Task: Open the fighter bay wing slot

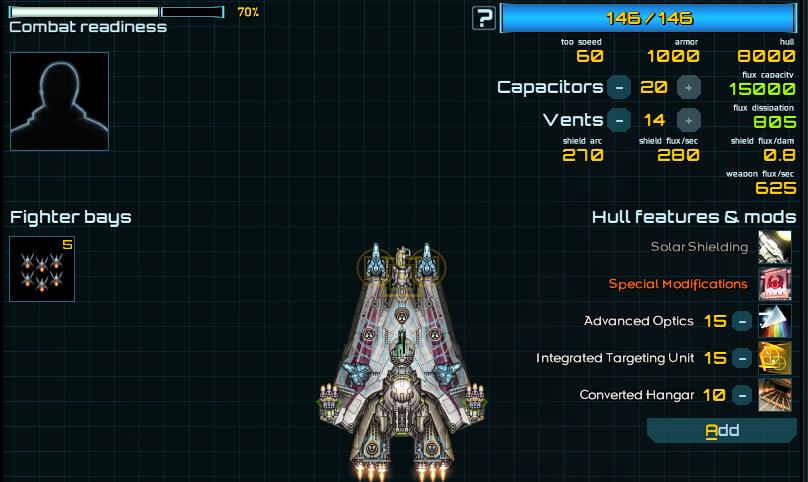Action: coord(42,269)
